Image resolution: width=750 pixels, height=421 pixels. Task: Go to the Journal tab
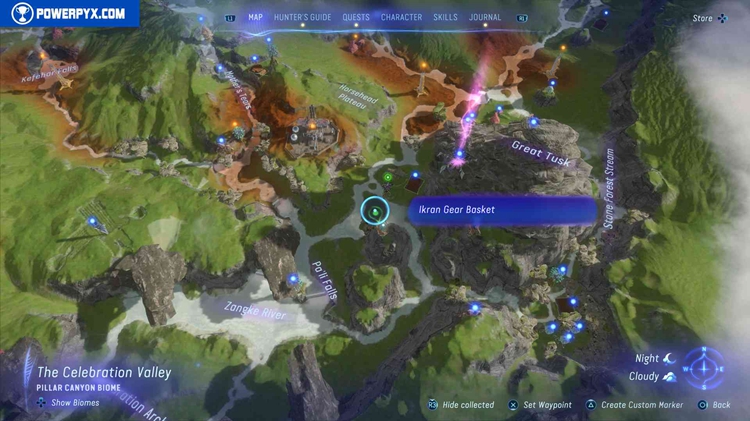click(485, 17)
